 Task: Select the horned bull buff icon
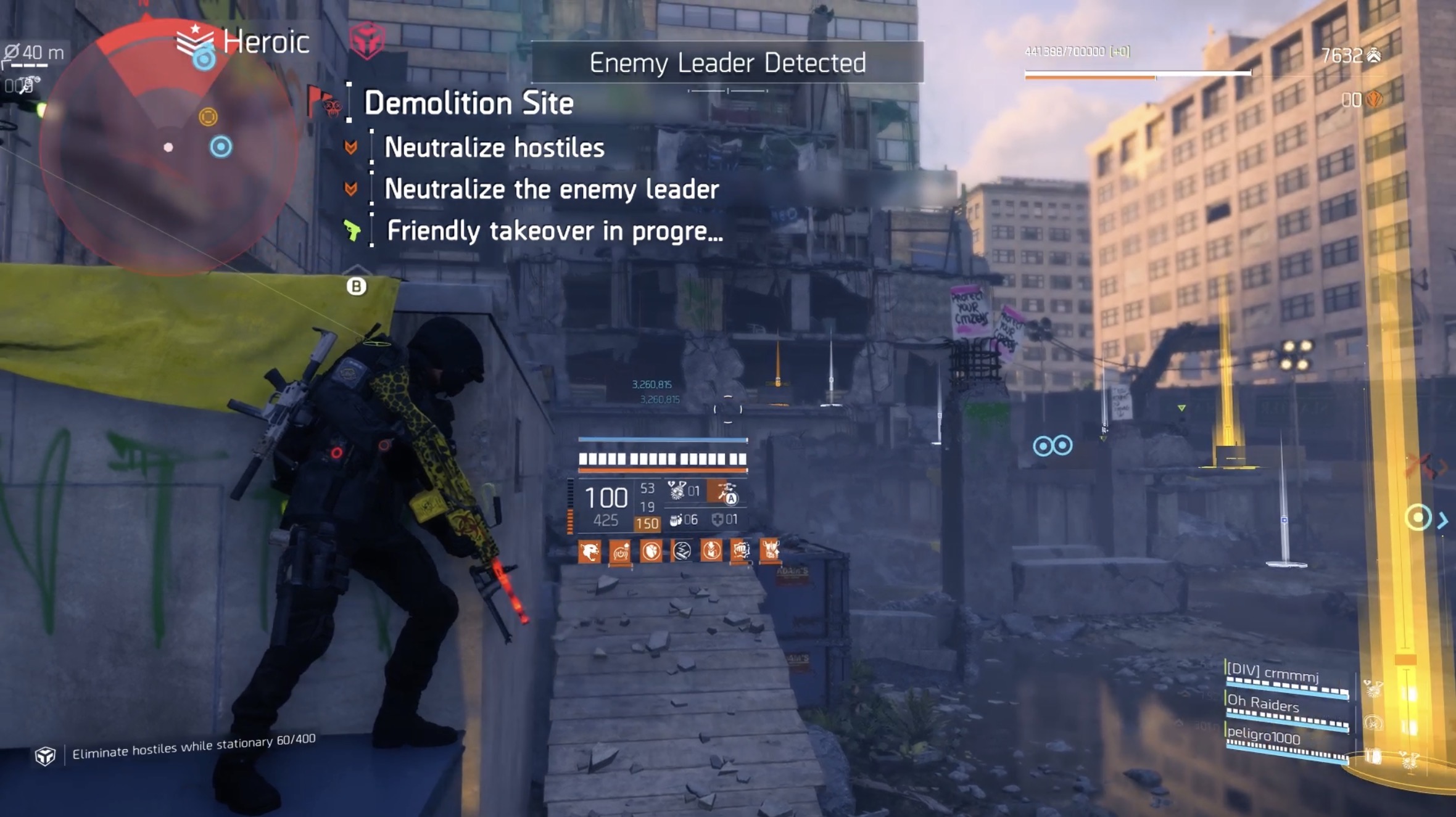click(x=770, y=549)
